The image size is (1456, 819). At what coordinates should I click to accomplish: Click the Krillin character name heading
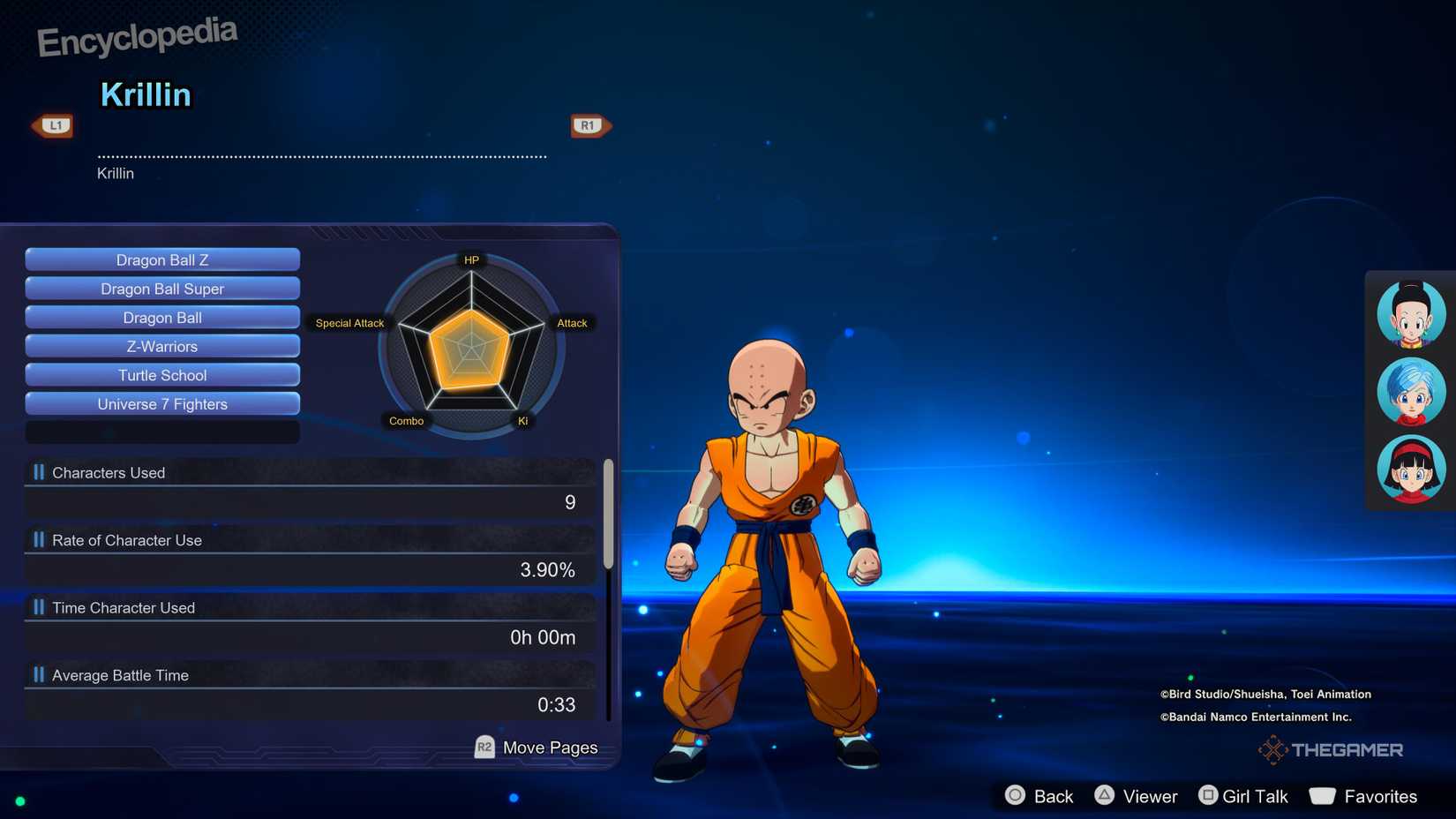[x=146, y=94]
